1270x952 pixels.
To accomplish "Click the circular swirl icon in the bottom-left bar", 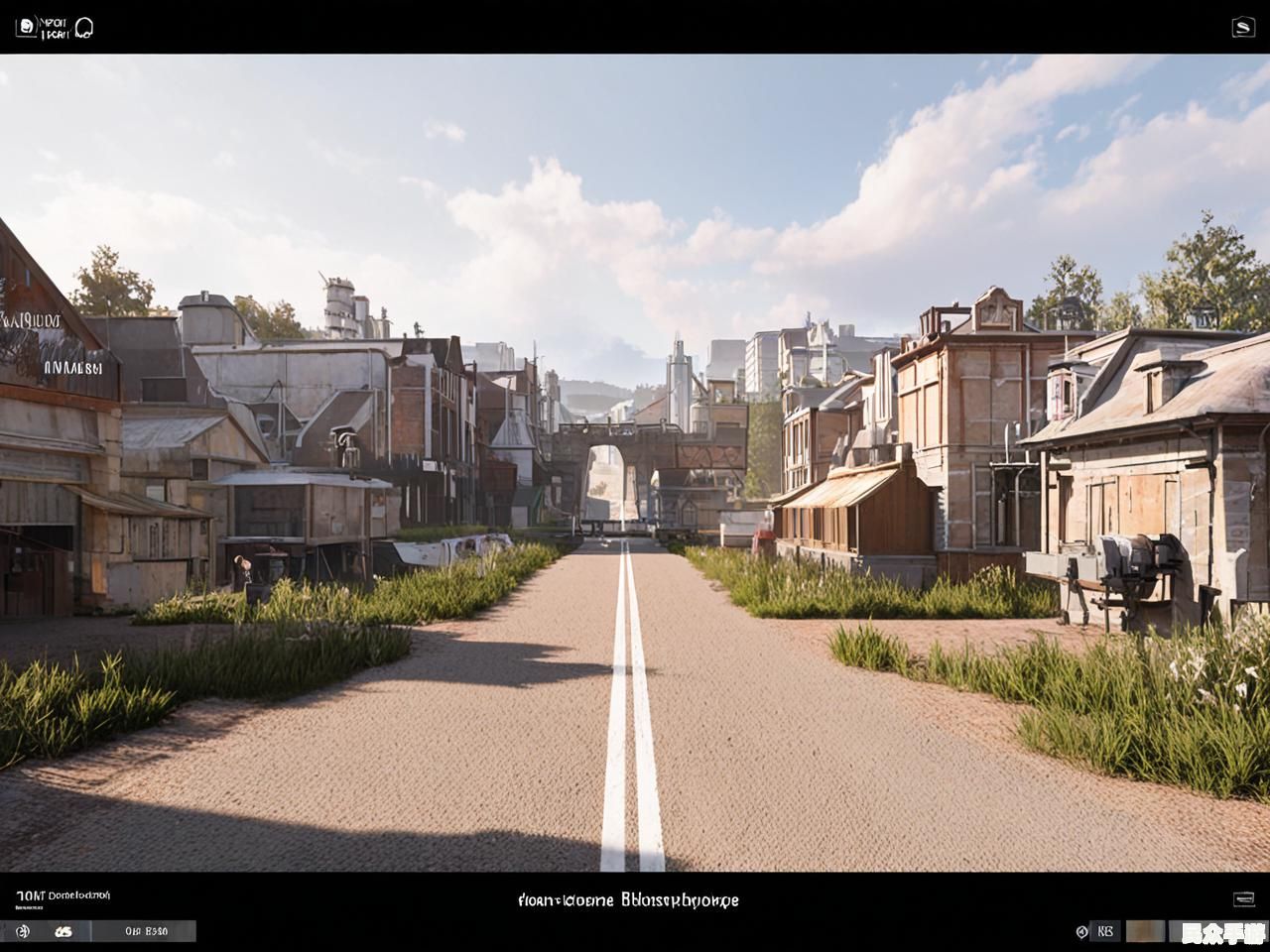I will 23,931.
